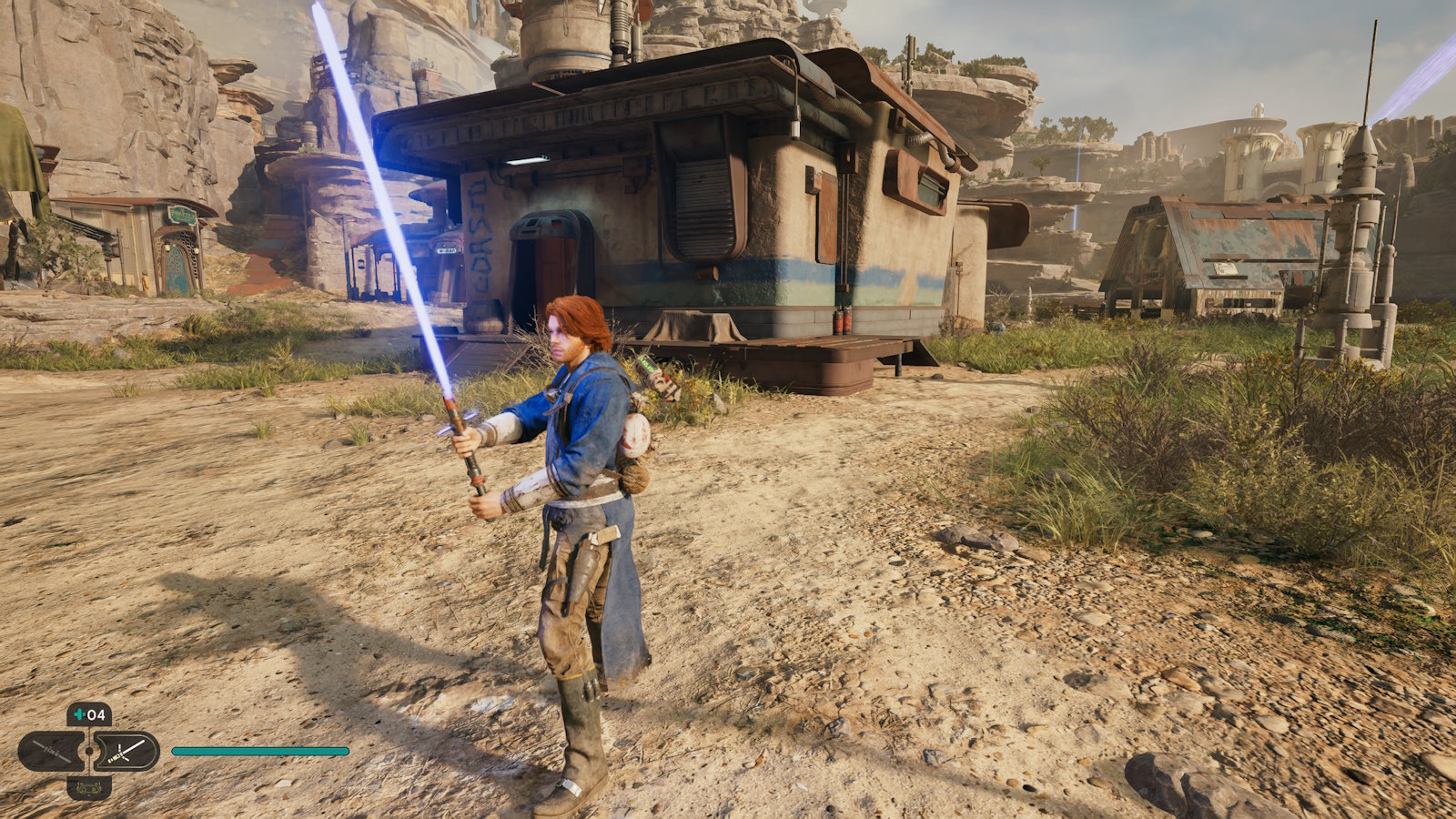Select the crossguard lightsaber stance slot
Viewport: 1456px width, 819px height.
coord(127,752)
